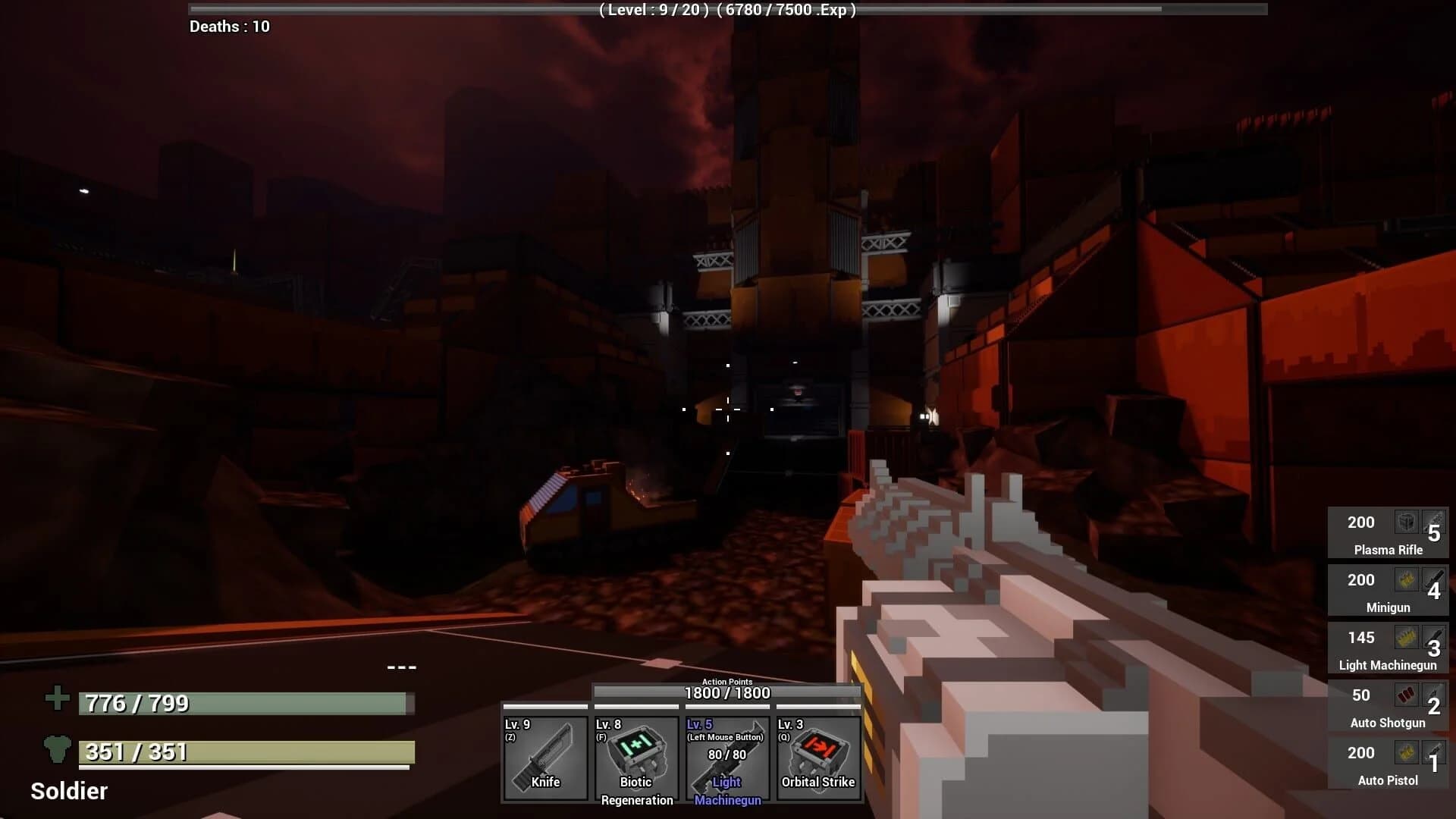Click the Deaths : 10 counter text
Image resolution: width=1456 pixels, height=819 pixels.
pyautogui.click(x=230, y=26)
